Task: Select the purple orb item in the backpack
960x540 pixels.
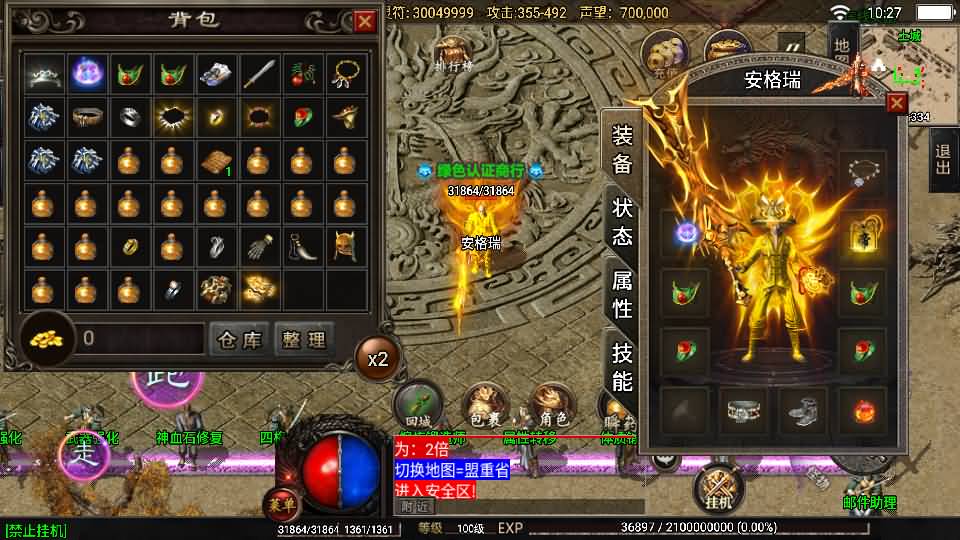Action: (86, 73)
